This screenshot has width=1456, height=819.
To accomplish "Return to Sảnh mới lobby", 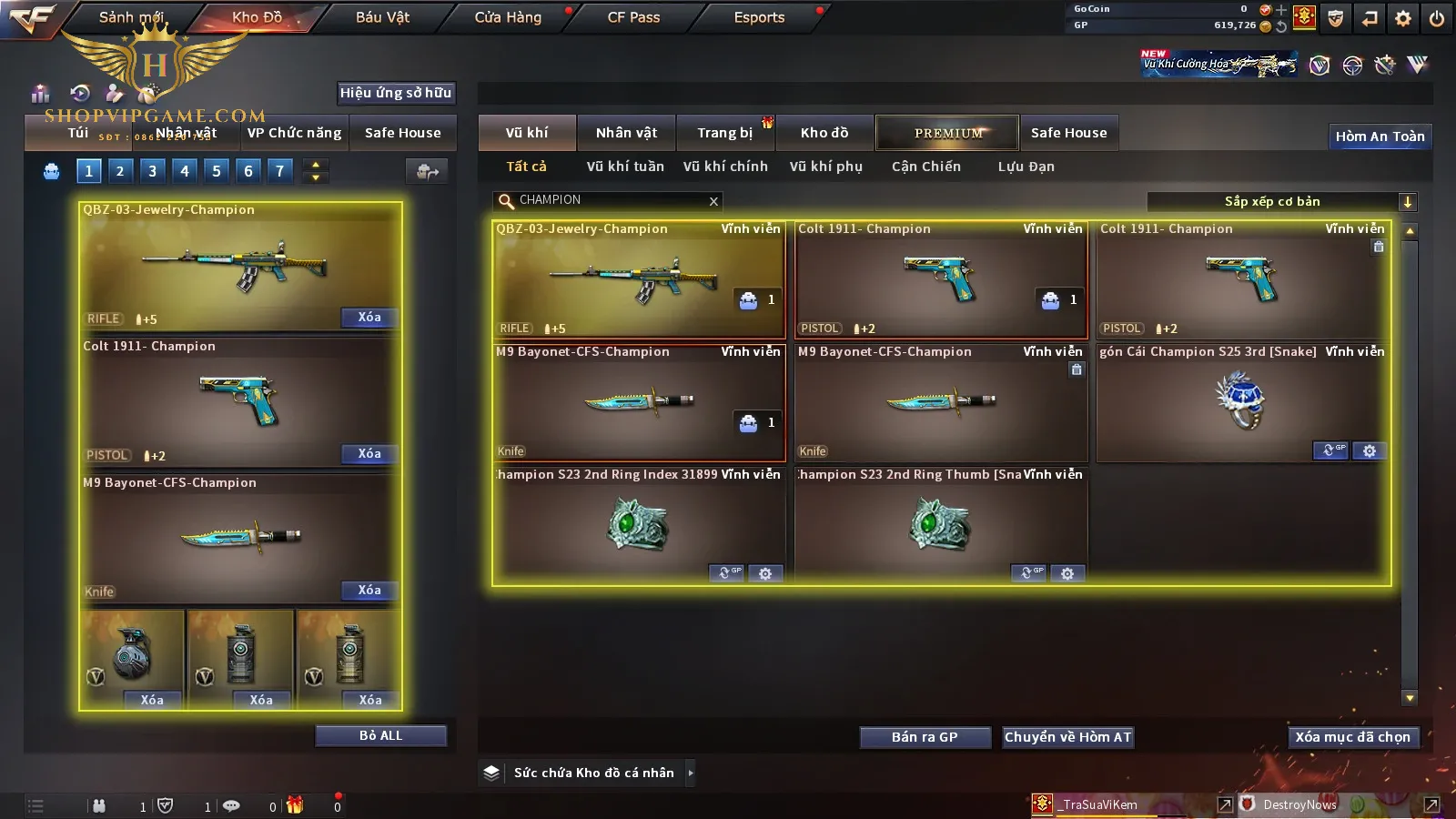I will point(131,17).
